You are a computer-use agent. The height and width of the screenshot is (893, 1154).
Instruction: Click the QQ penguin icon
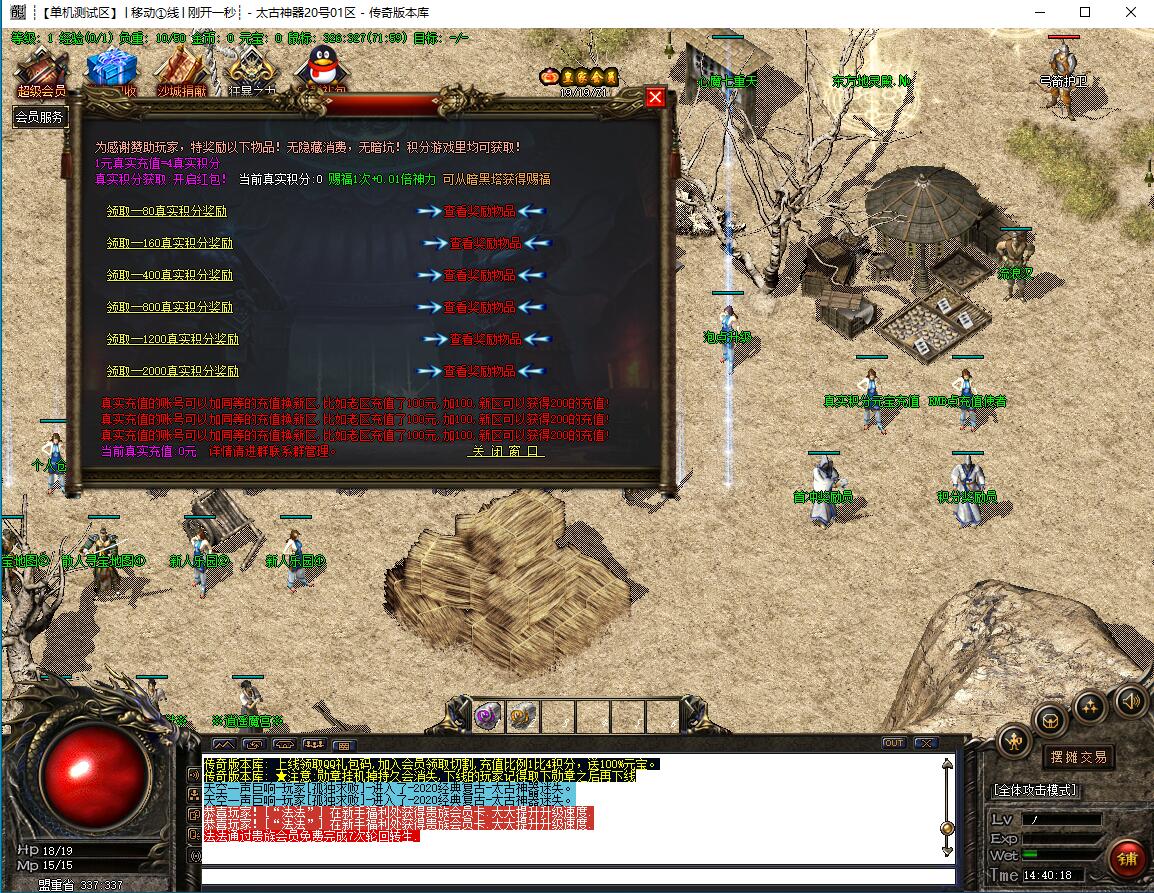(322, 66)
